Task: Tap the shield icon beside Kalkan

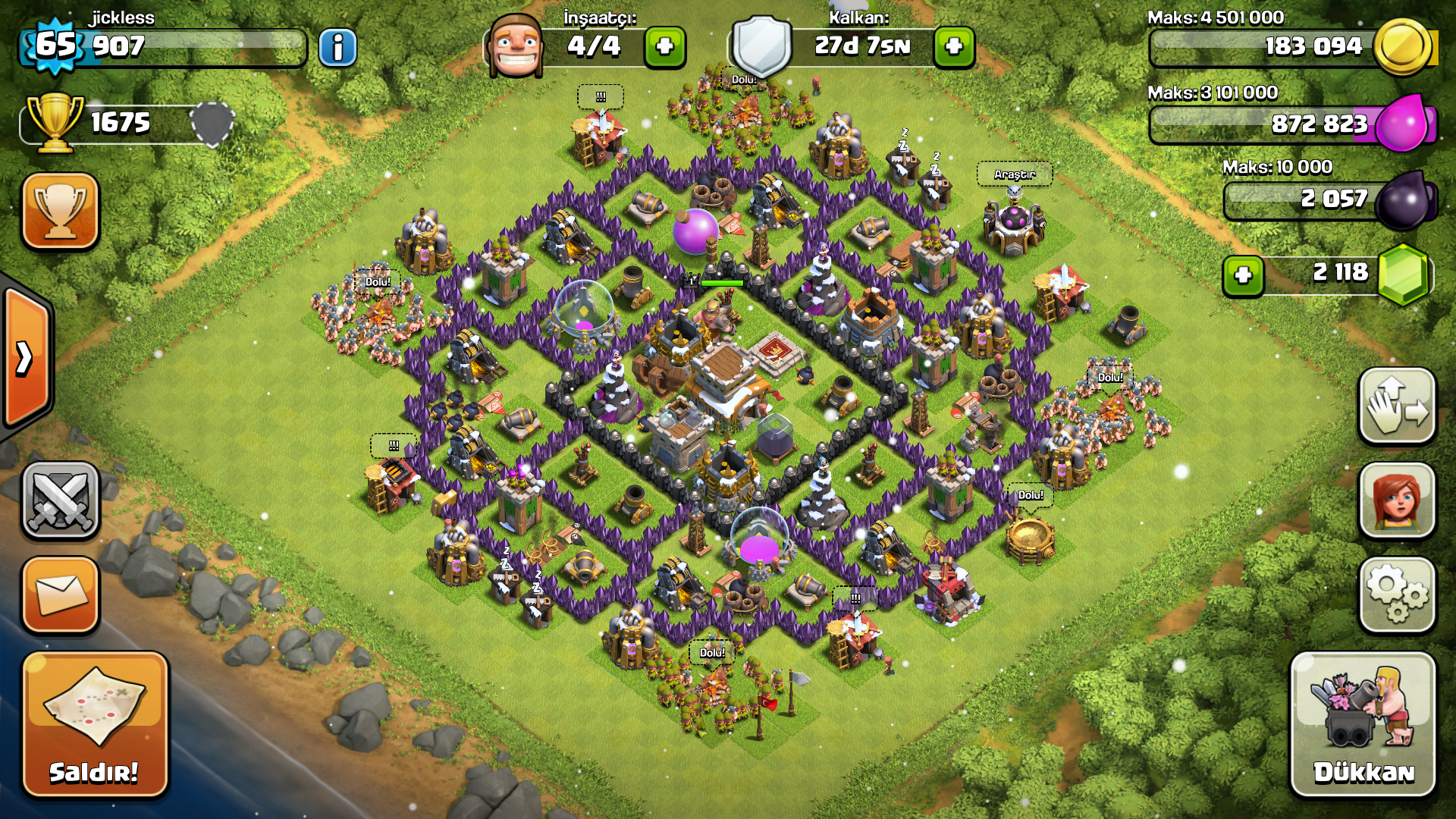Action: pos(761,45)
